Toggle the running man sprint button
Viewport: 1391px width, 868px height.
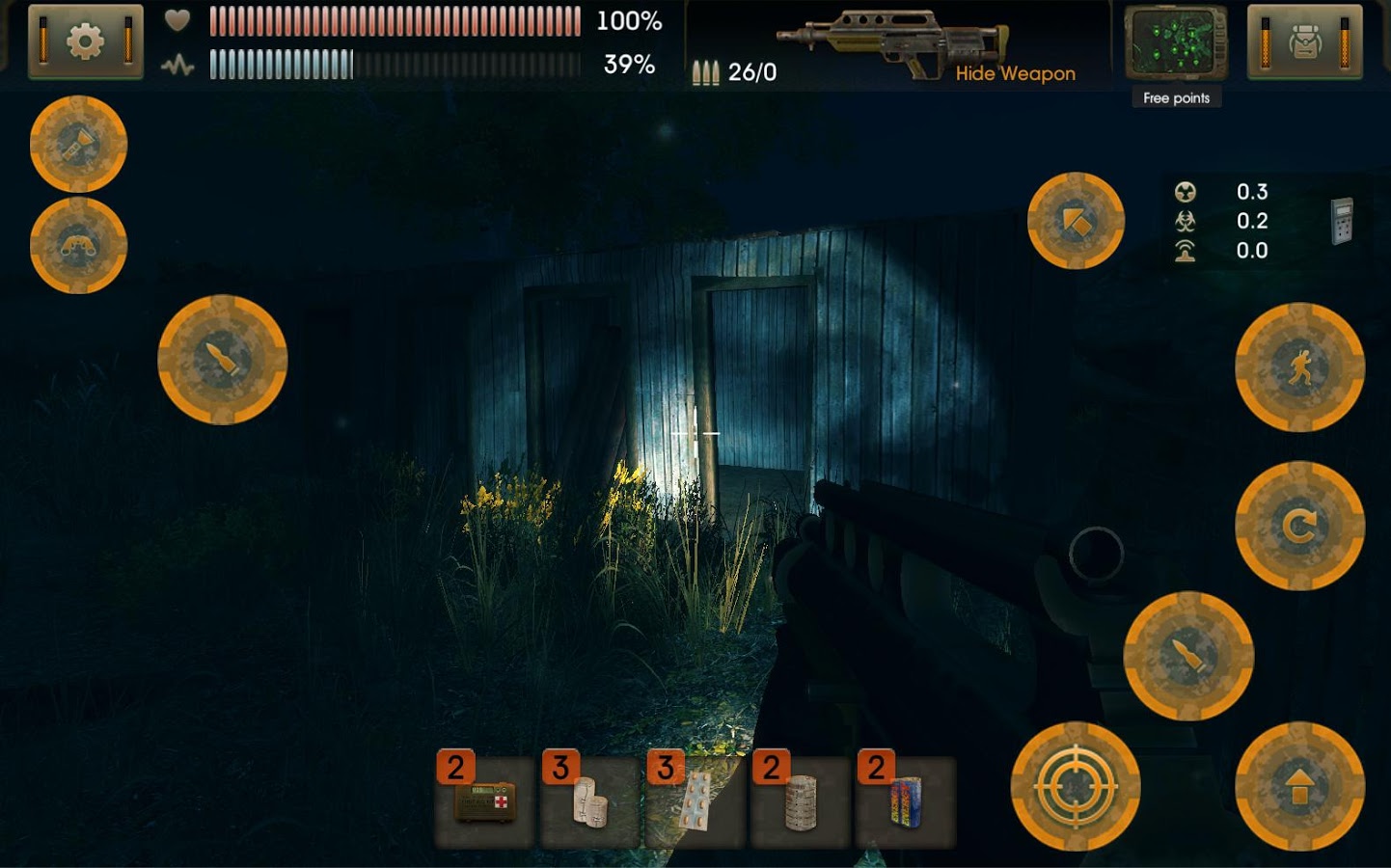click(x=1299, y=367)
